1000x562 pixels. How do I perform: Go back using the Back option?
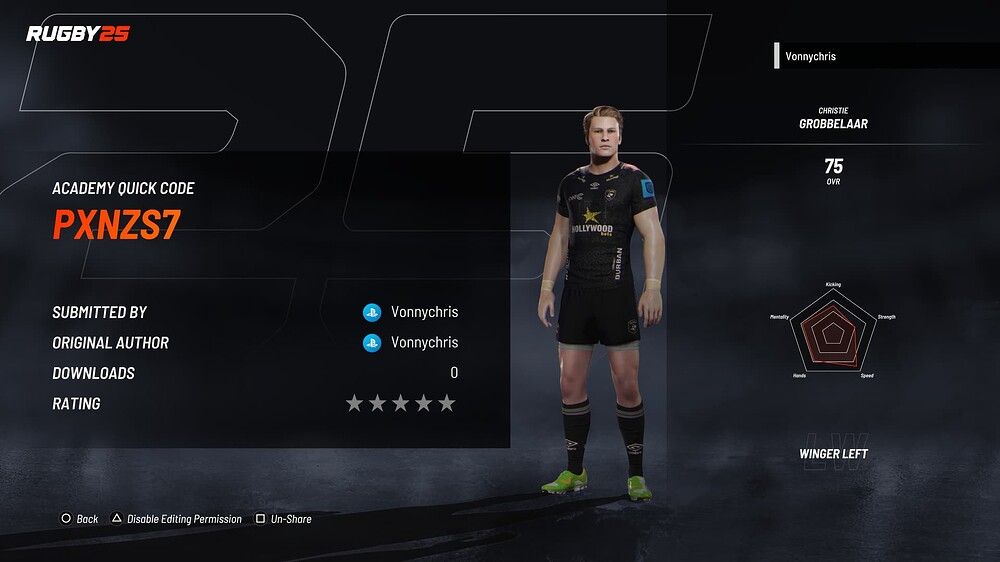coord(80,519)
